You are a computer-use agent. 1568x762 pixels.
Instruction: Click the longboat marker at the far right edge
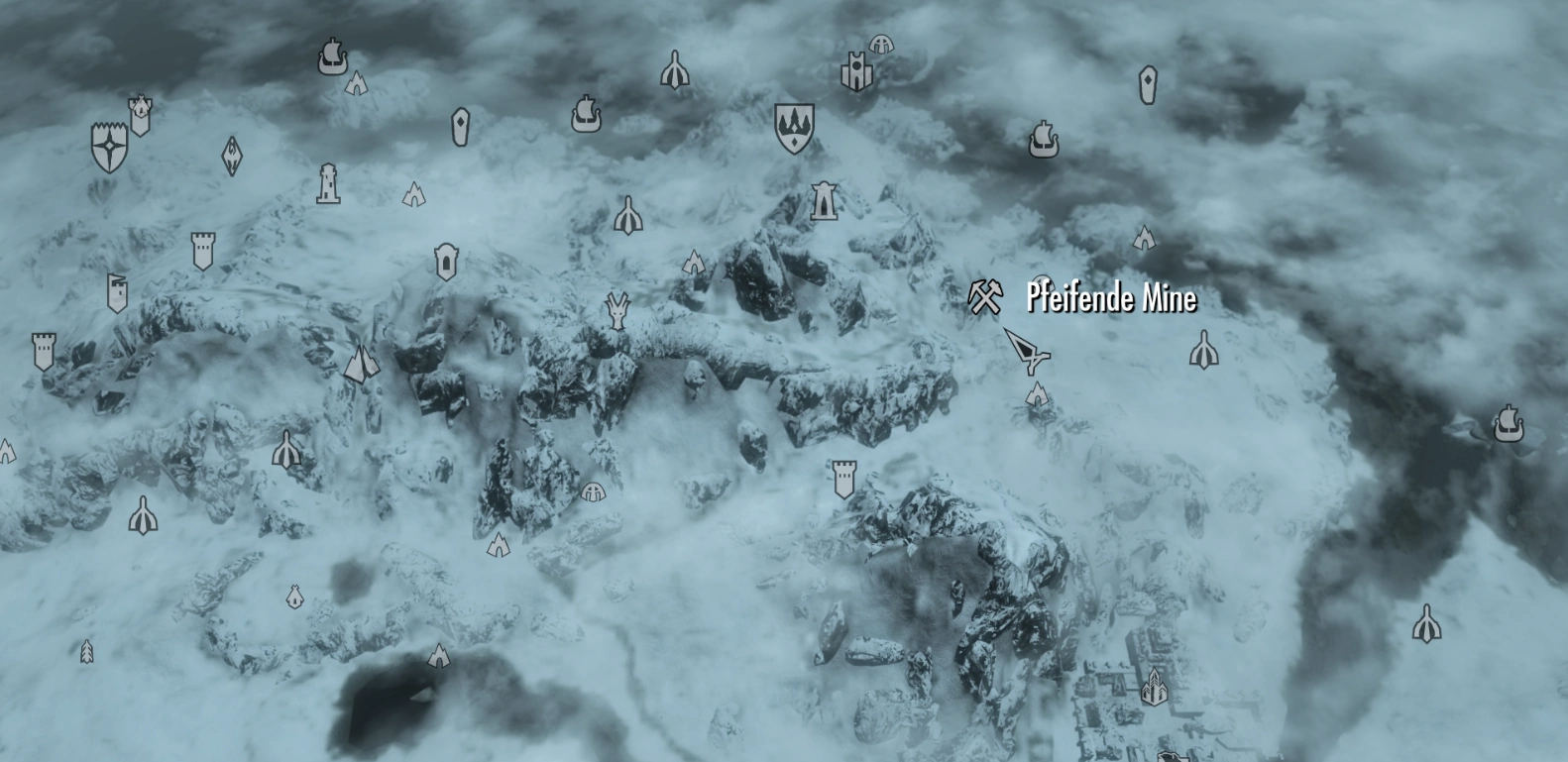(1510, 424)
